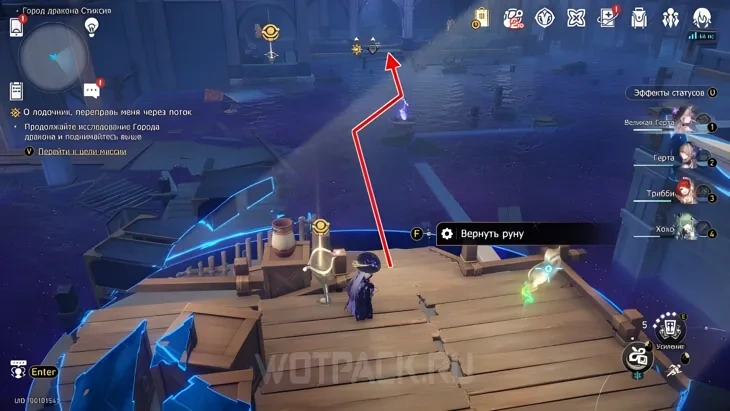Switch to party member Трибби

pos(688,193)
